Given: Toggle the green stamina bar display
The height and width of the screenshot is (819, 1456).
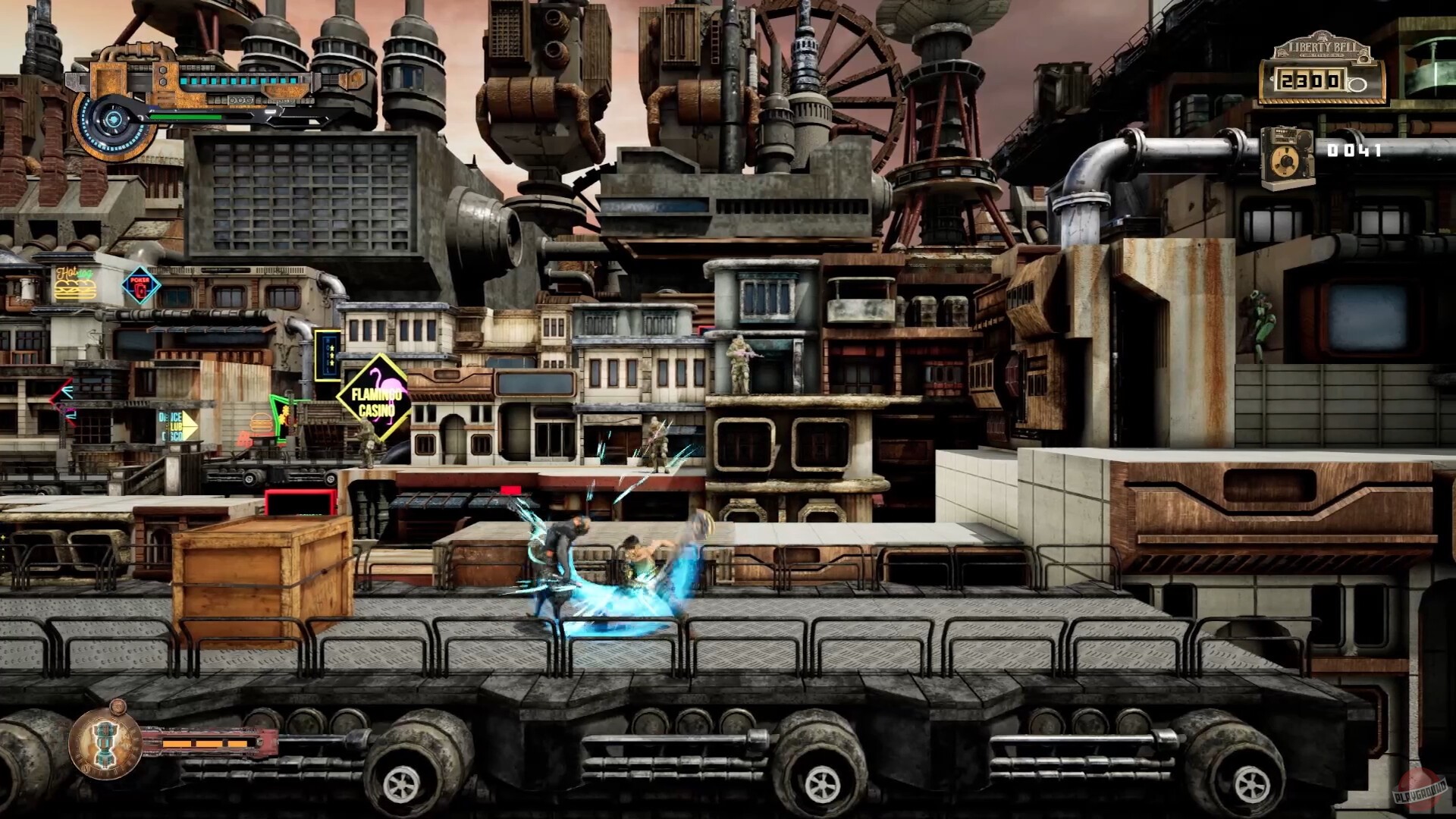Looking at the screenshot, I should (185, 118).
